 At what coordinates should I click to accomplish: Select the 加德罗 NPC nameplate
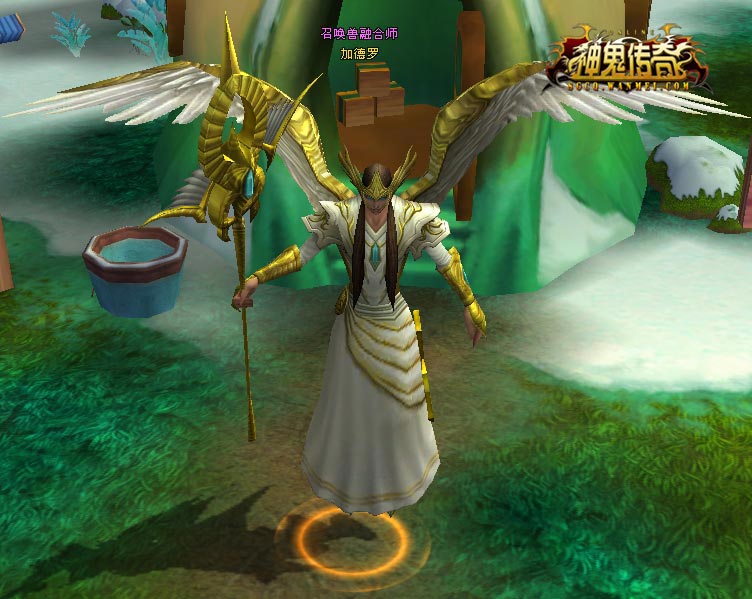click(x=359, y=53)
